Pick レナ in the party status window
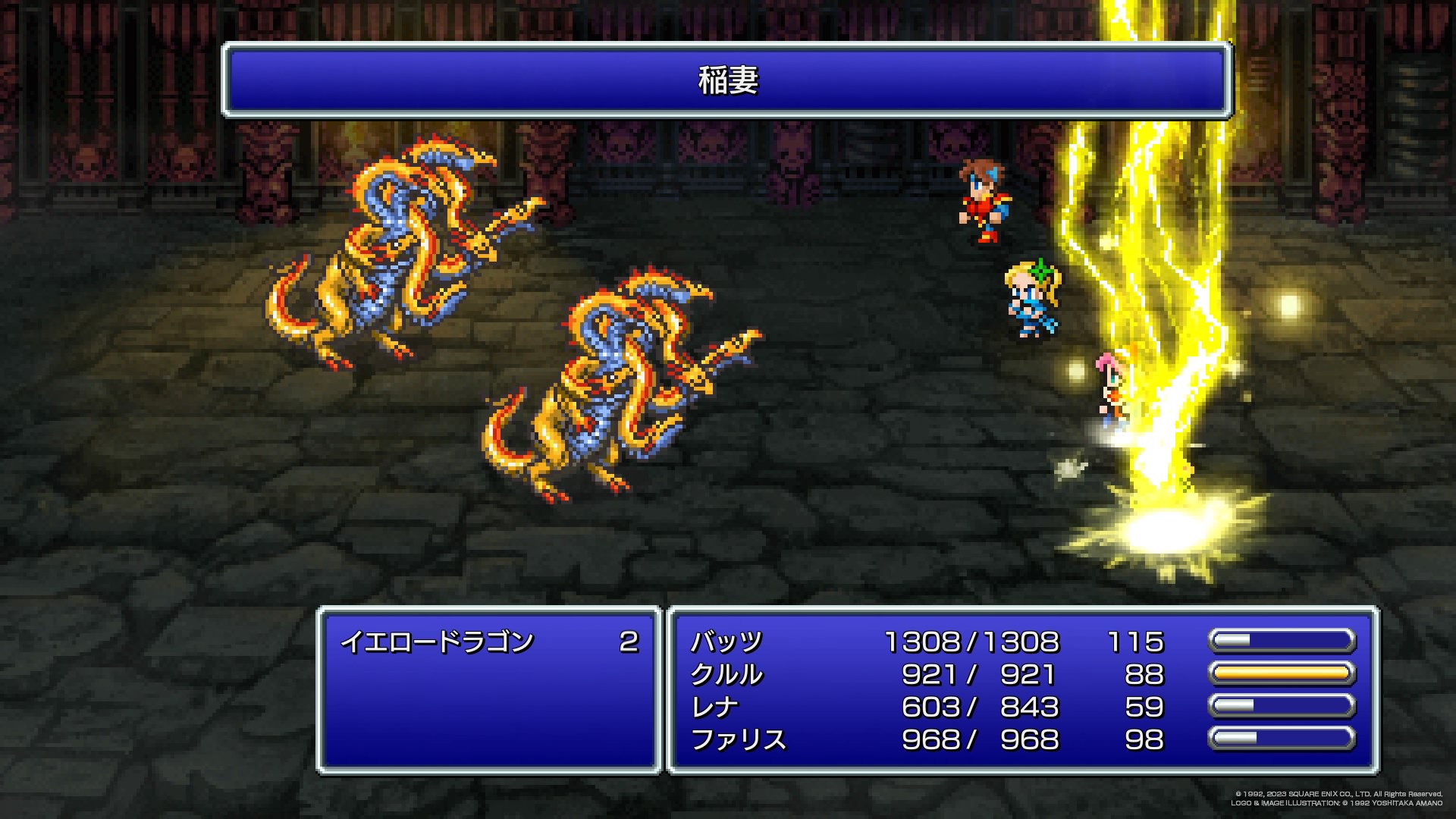Viewport: 1456px width, 819px height. pos(714,708)
